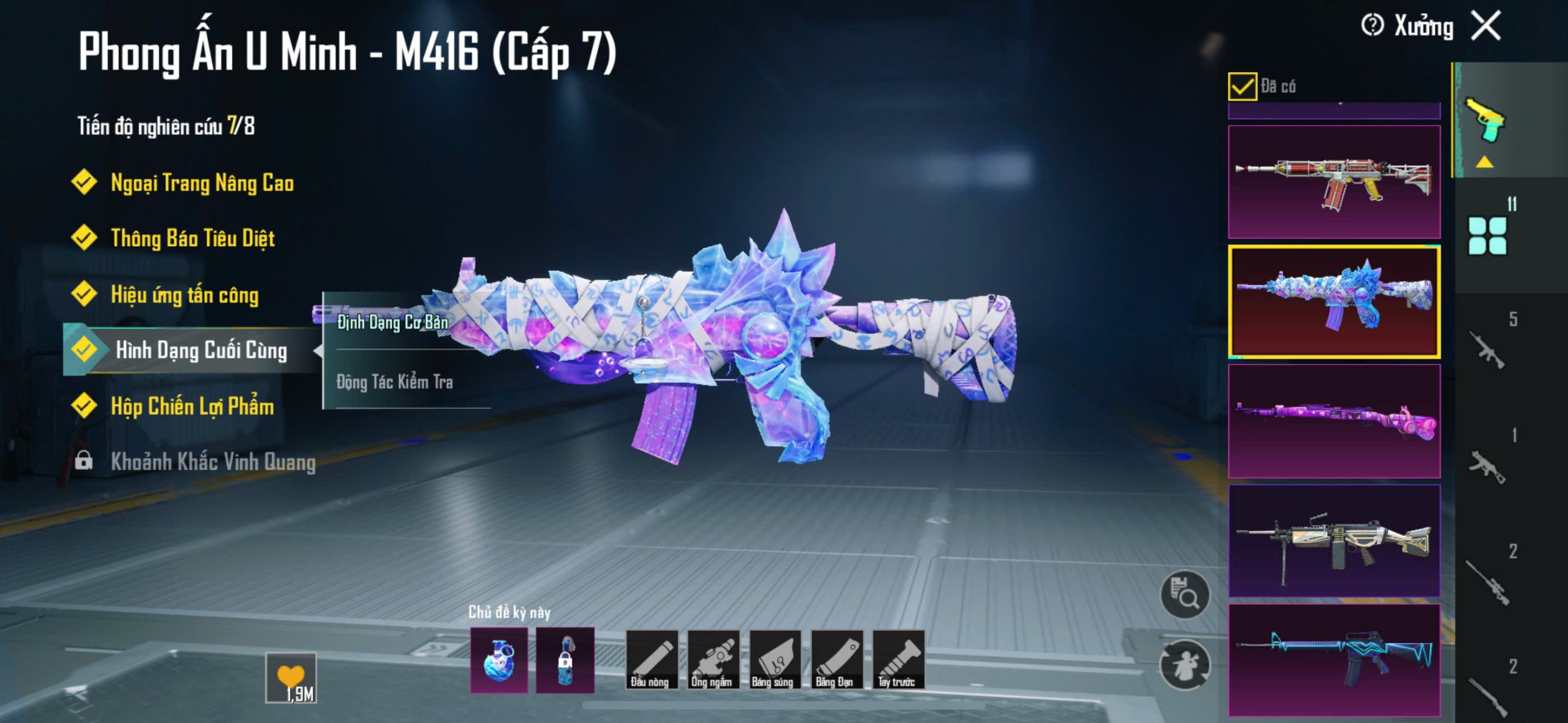Image resolution: width=1568 pixels, height=723 pixels.
Task: Choose Định Dạng Cơ Bản option
Action: (393, 322)
